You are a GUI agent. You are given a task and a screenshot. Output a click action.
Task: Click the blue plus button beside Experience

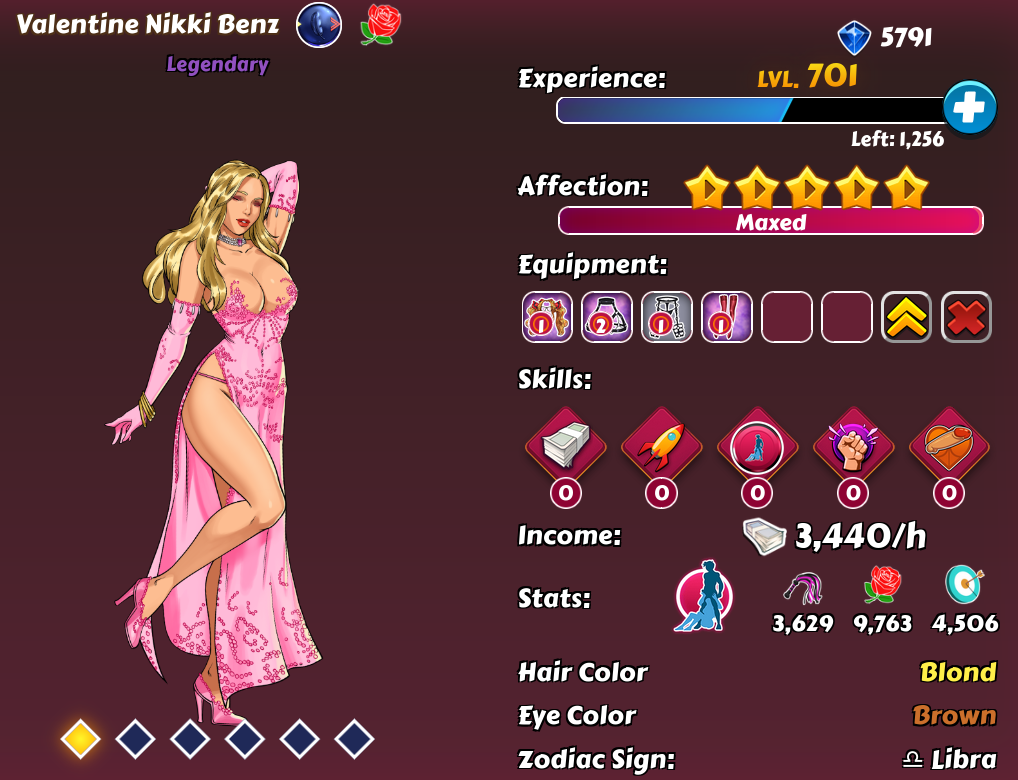969,108
